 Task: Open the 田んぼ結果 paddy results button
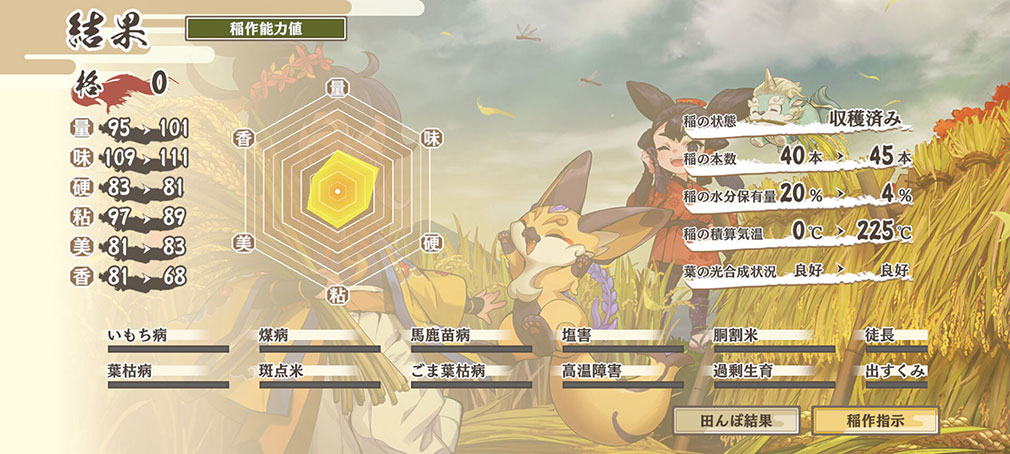coord(736,420)
